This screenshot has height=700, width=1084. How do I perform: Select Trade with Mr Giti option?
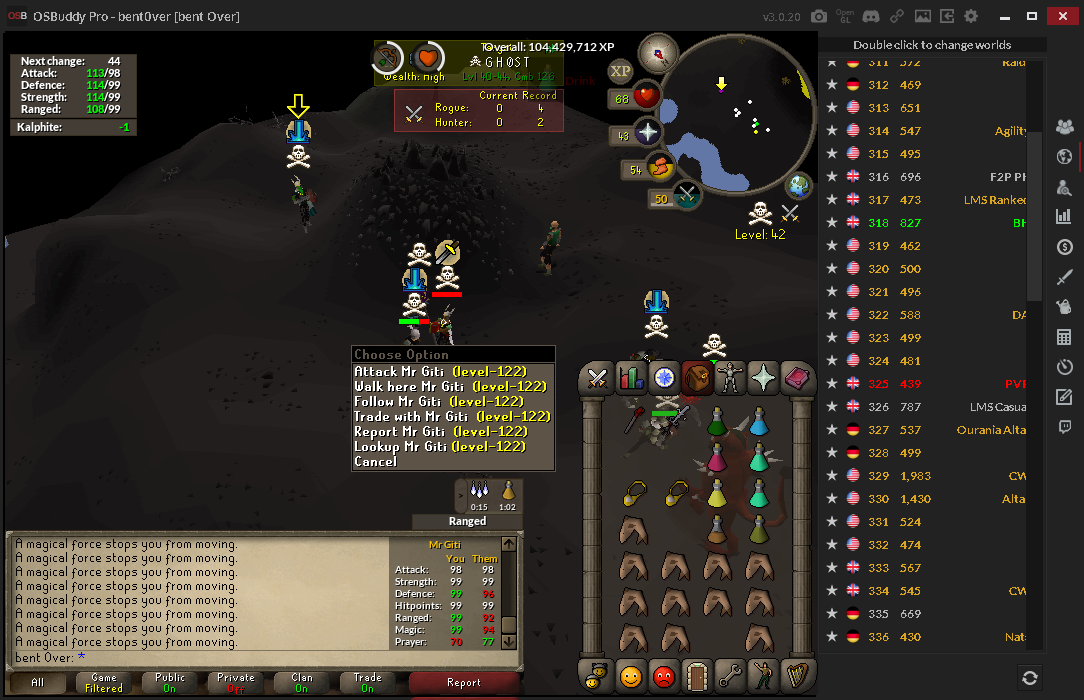[x=452, y=417]
